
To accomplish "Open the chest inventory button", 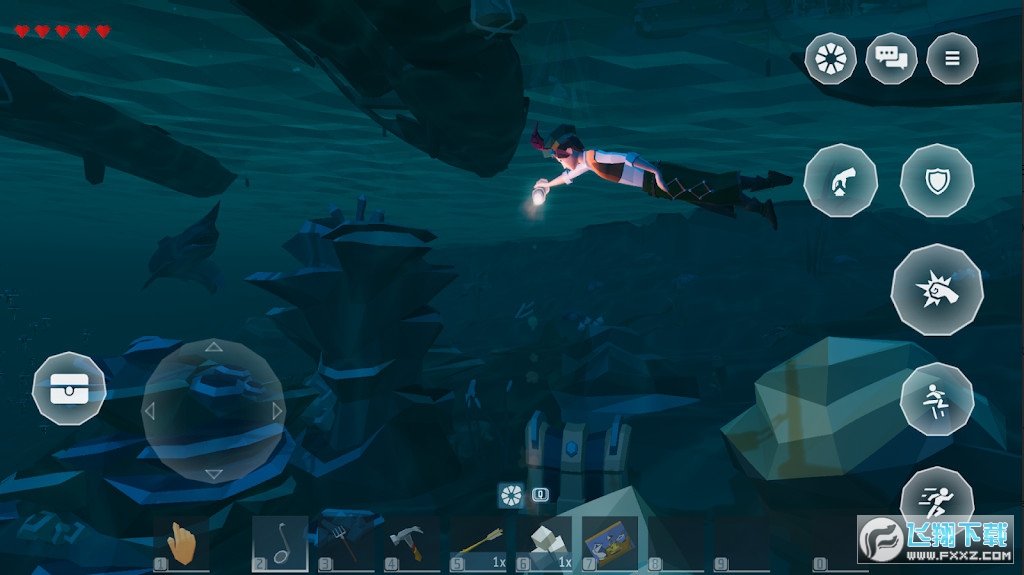I will coord(69,389).
